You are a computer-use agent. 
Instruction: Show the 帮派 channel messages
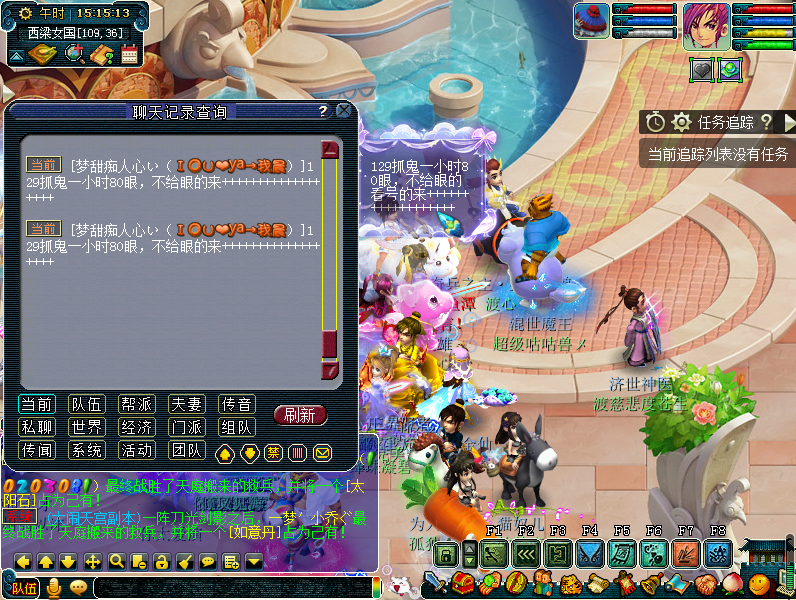(x=137, y=404)
